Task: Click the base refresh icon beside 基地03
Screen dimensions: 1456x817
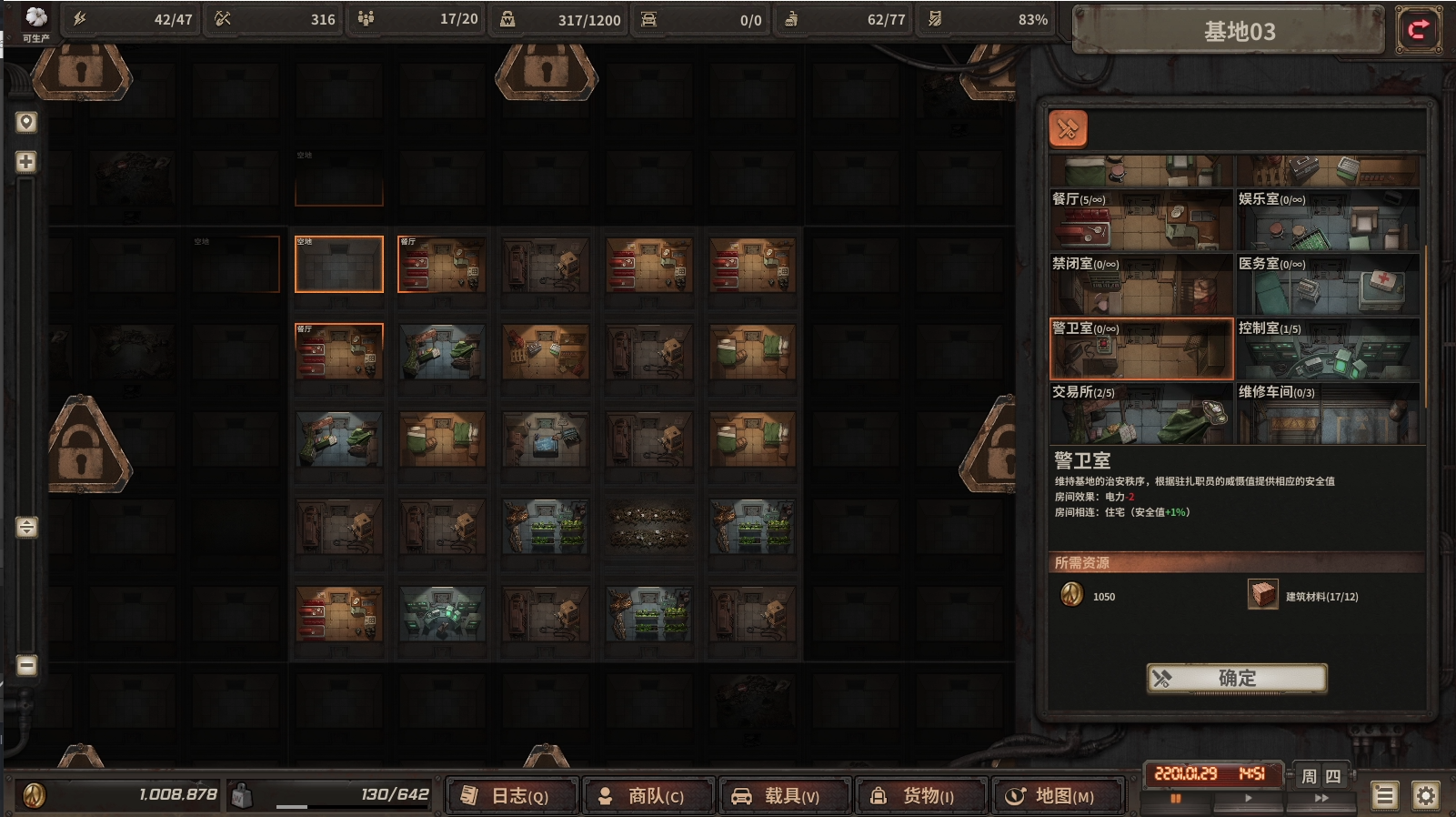Action: click(x=1419, y=30)
